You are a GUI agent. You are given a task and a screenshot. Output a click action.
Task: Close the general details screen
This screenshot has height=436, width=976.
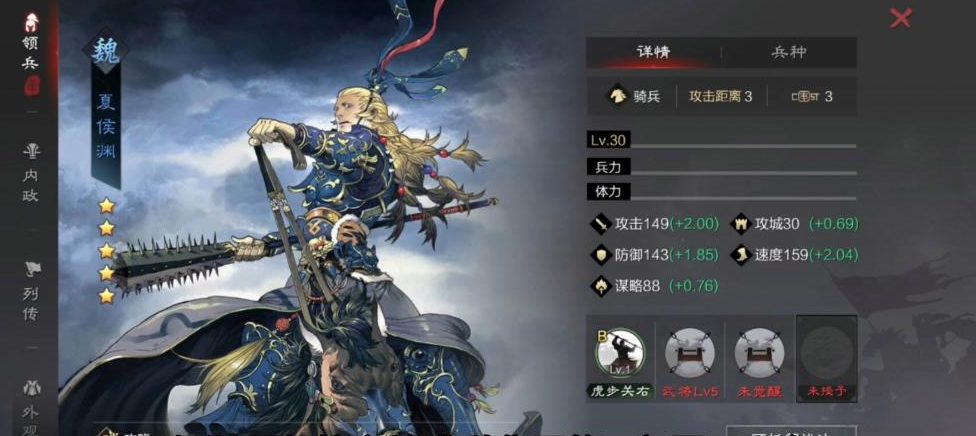click(900, 18)
